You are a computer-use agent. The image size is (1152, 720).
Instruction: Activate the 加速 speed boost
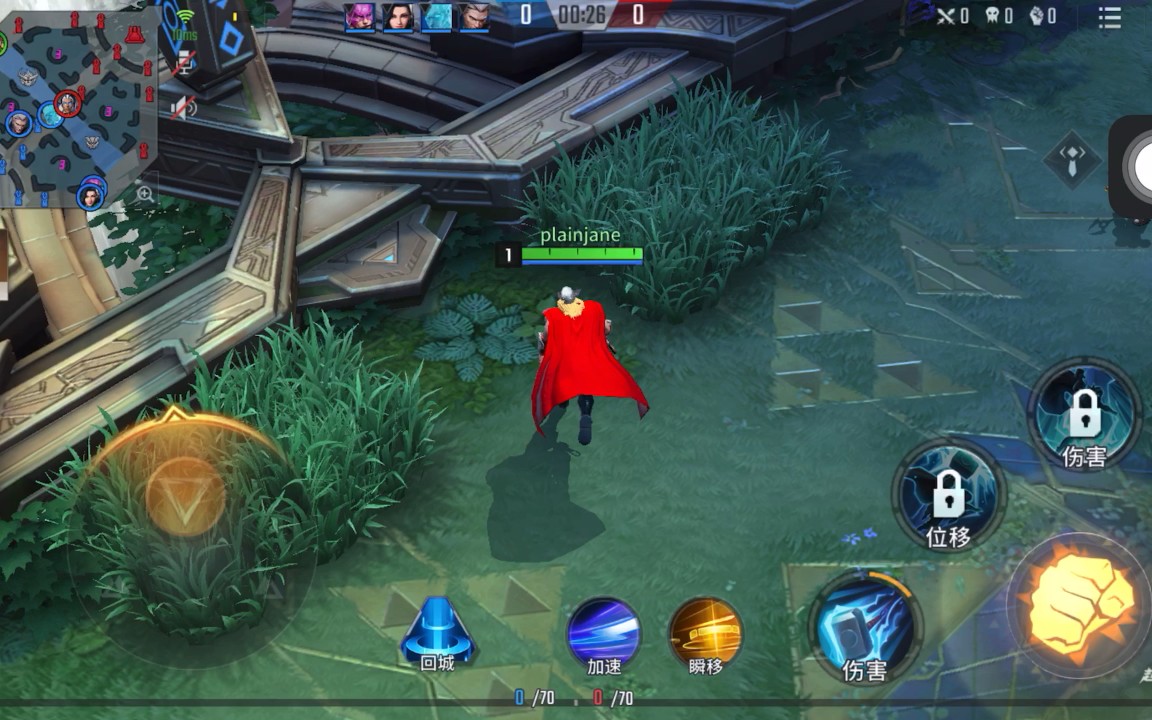(604, 635)
